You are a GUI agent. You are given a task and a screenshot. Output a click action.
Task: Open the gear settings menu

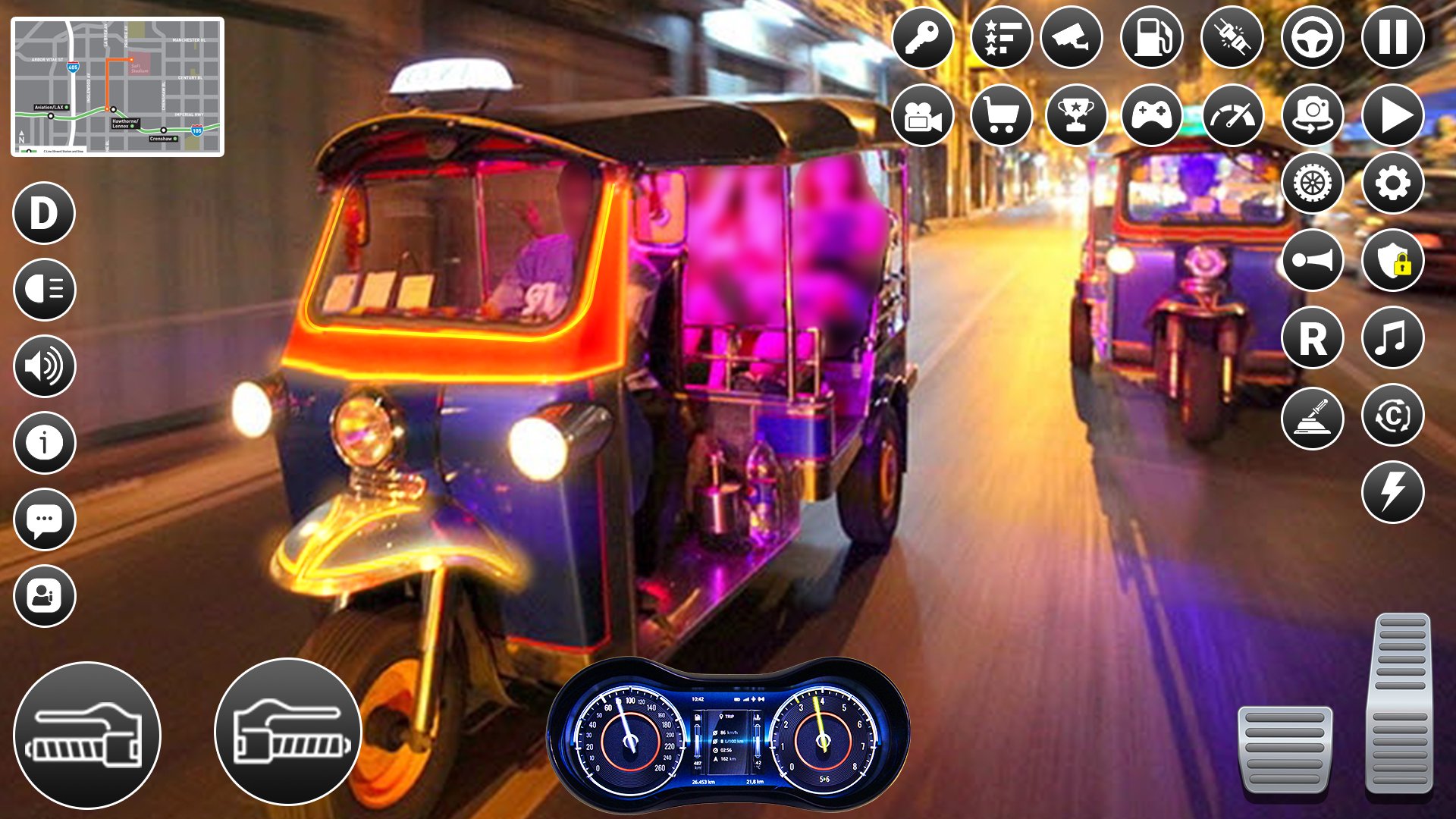tap(1392, 183)
